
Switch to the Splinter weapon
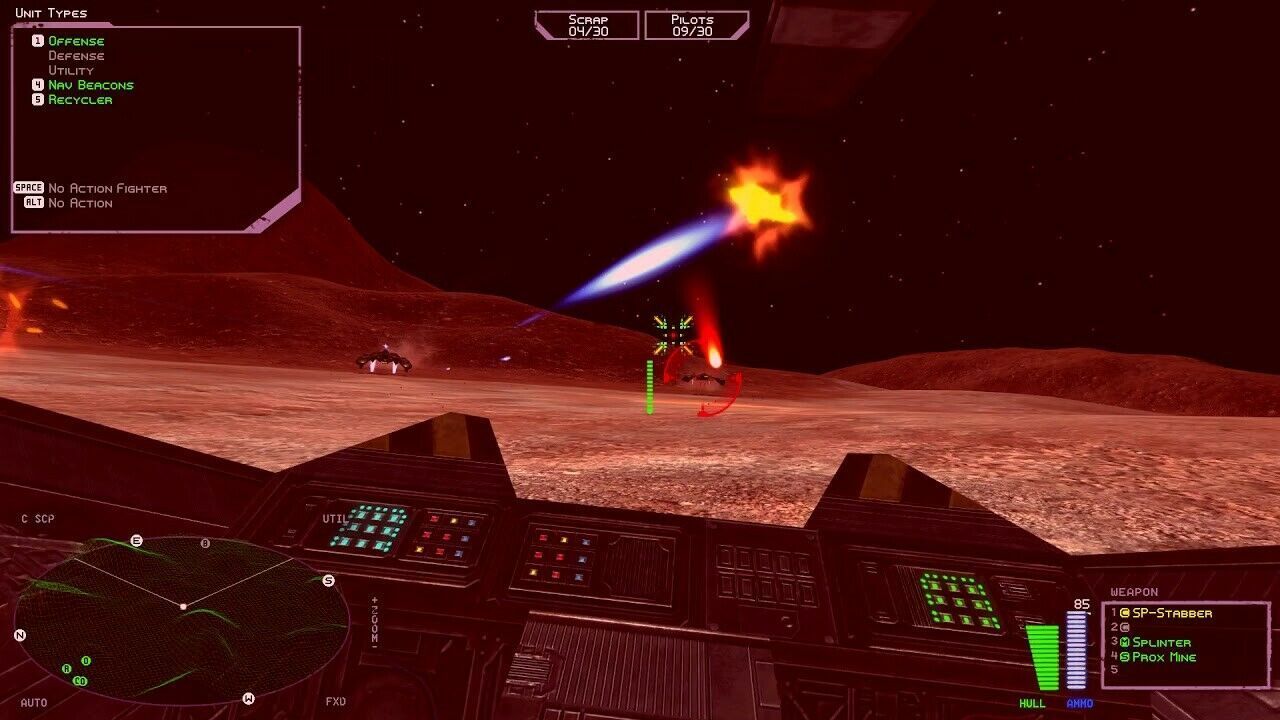point(1161,642)
